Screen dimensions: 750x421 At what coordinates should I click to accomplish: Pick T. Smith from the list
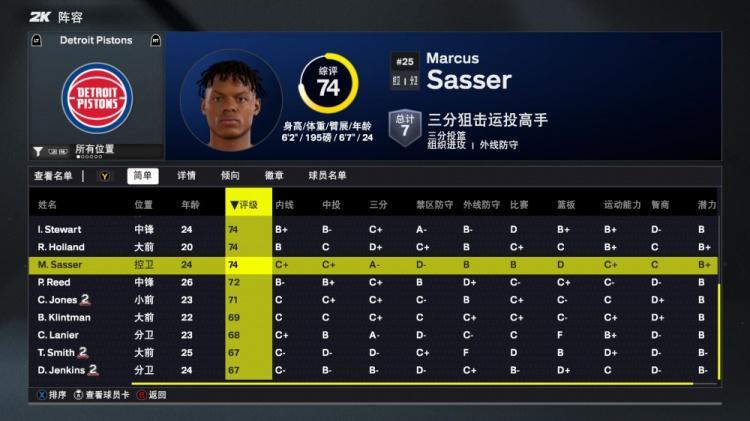pyautogui.click(x=60, y=353)
